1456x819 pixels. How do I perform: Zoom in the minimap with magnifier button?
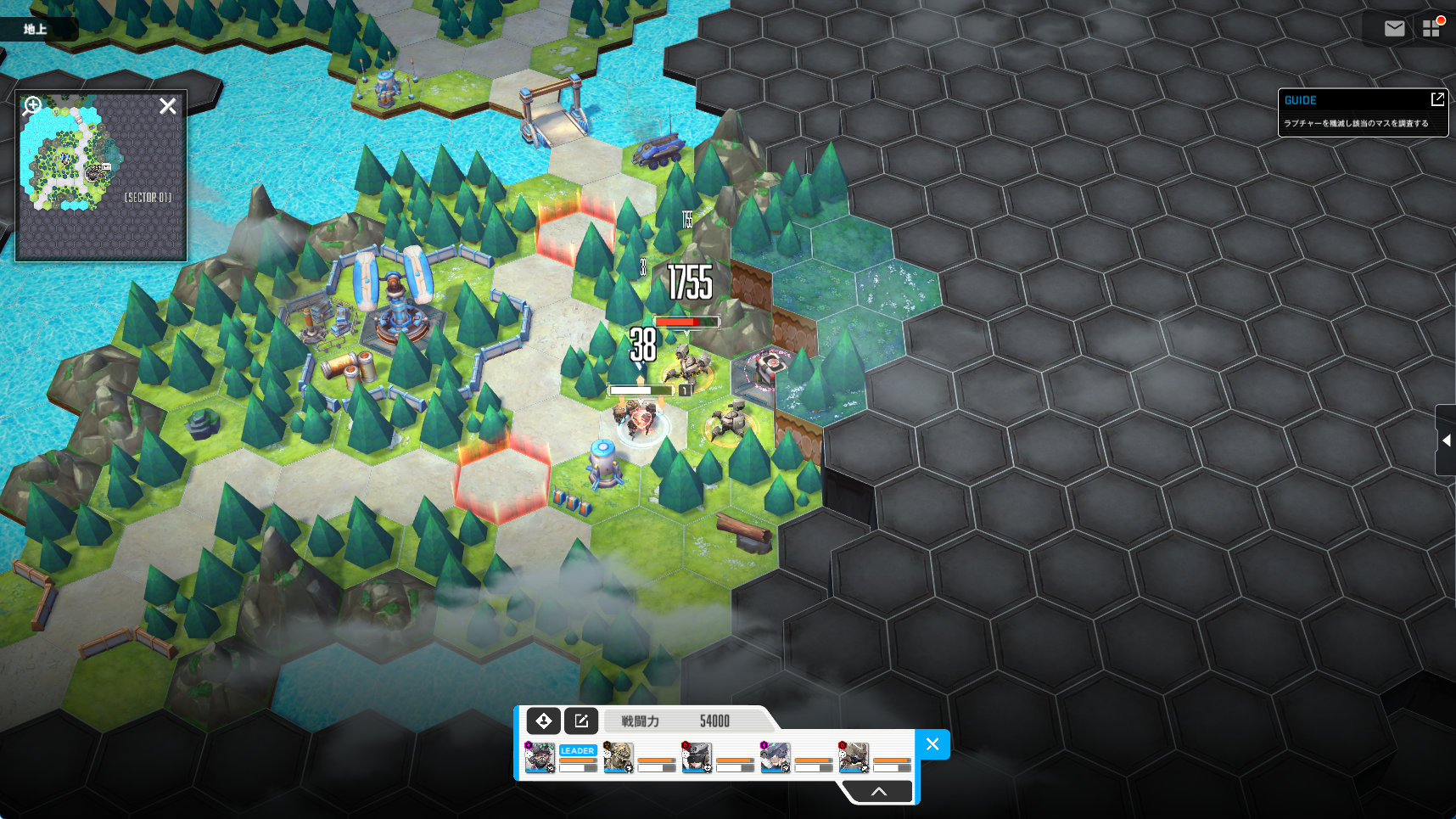(x=32, y=105)
